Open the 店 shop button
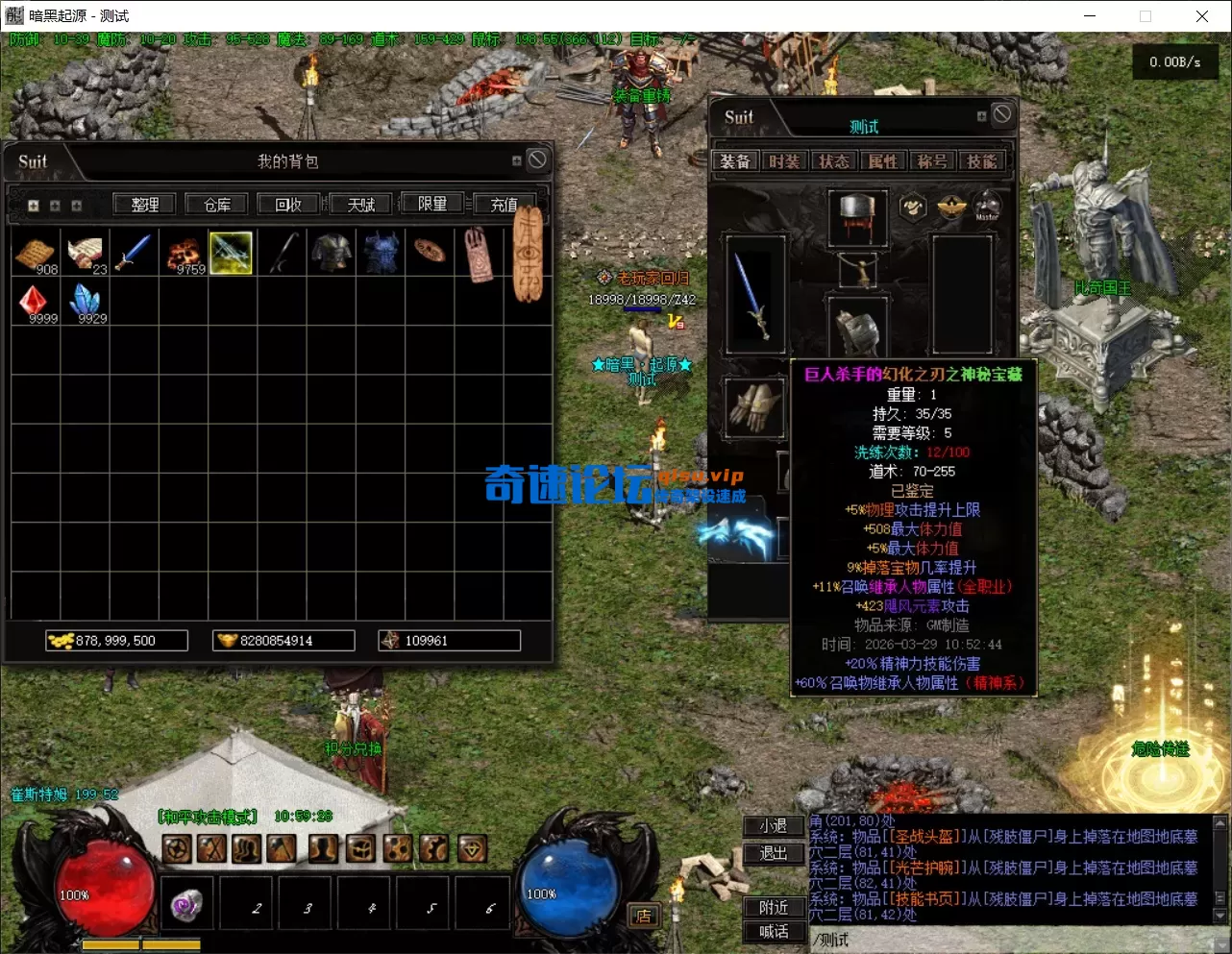 [643, 916]
